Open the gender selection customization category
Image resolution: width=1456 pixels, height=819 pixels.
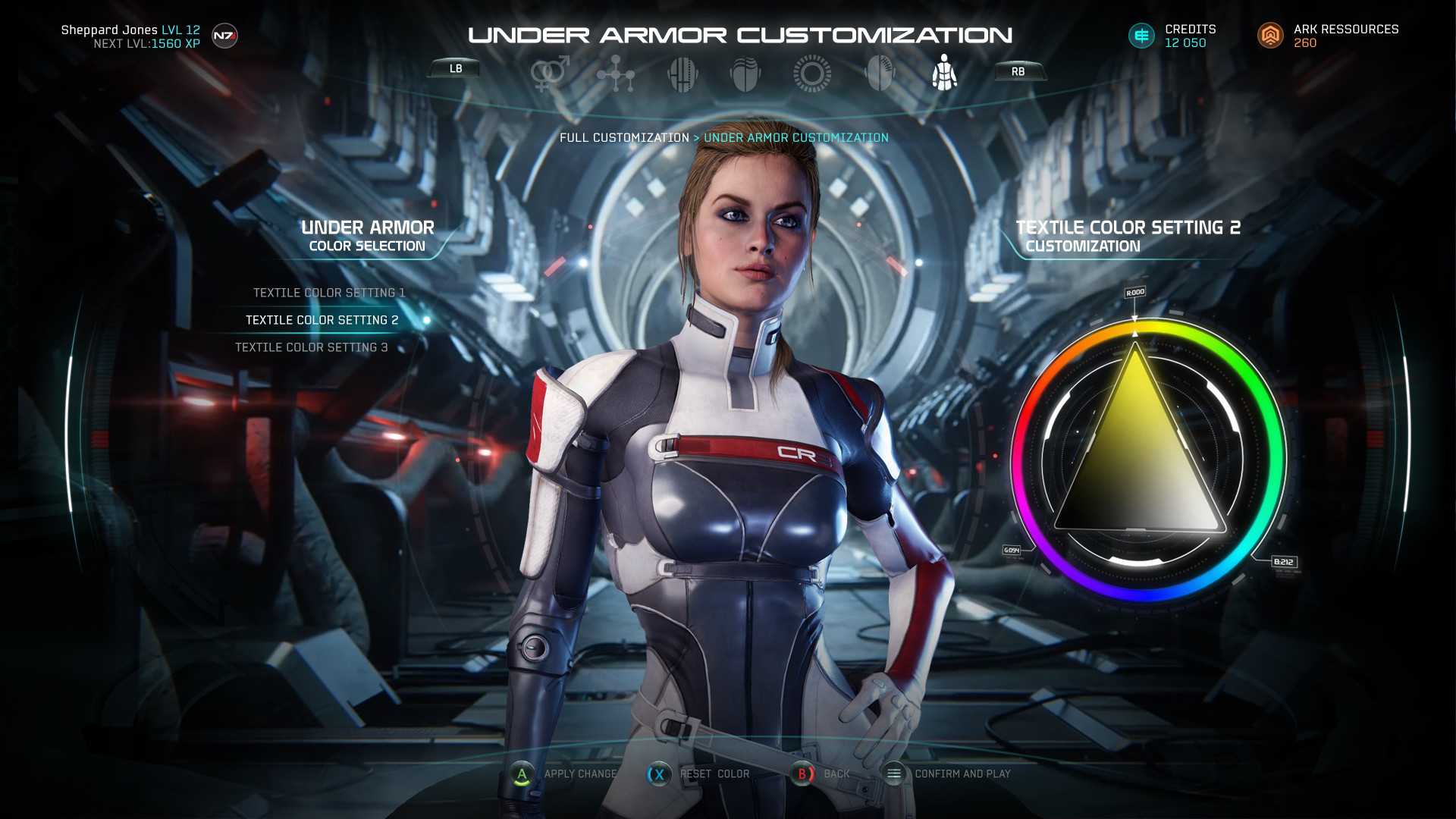point(550,72)
